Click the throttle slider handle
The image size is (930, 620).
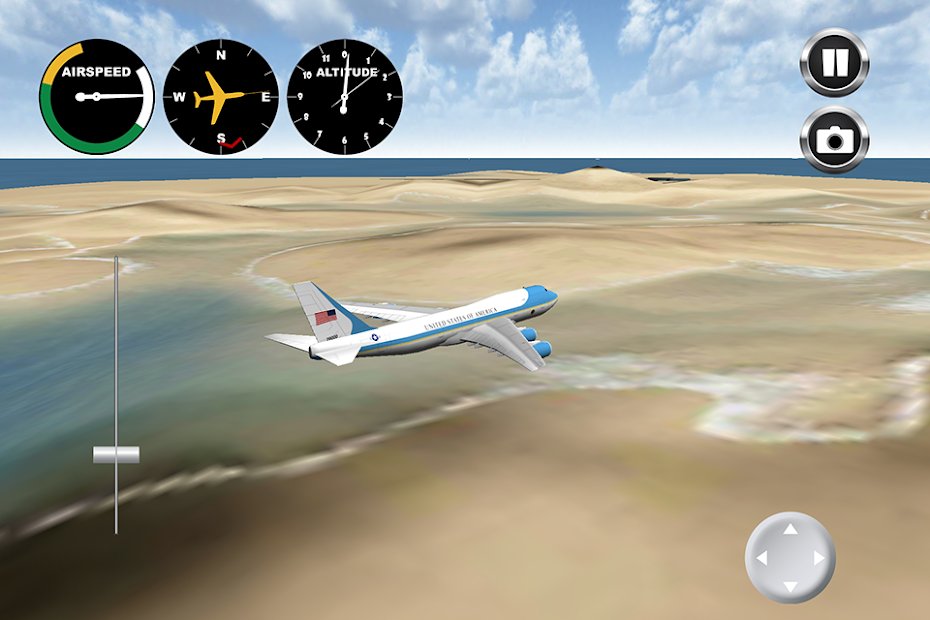pyautogui.click(x=116, y=455)
